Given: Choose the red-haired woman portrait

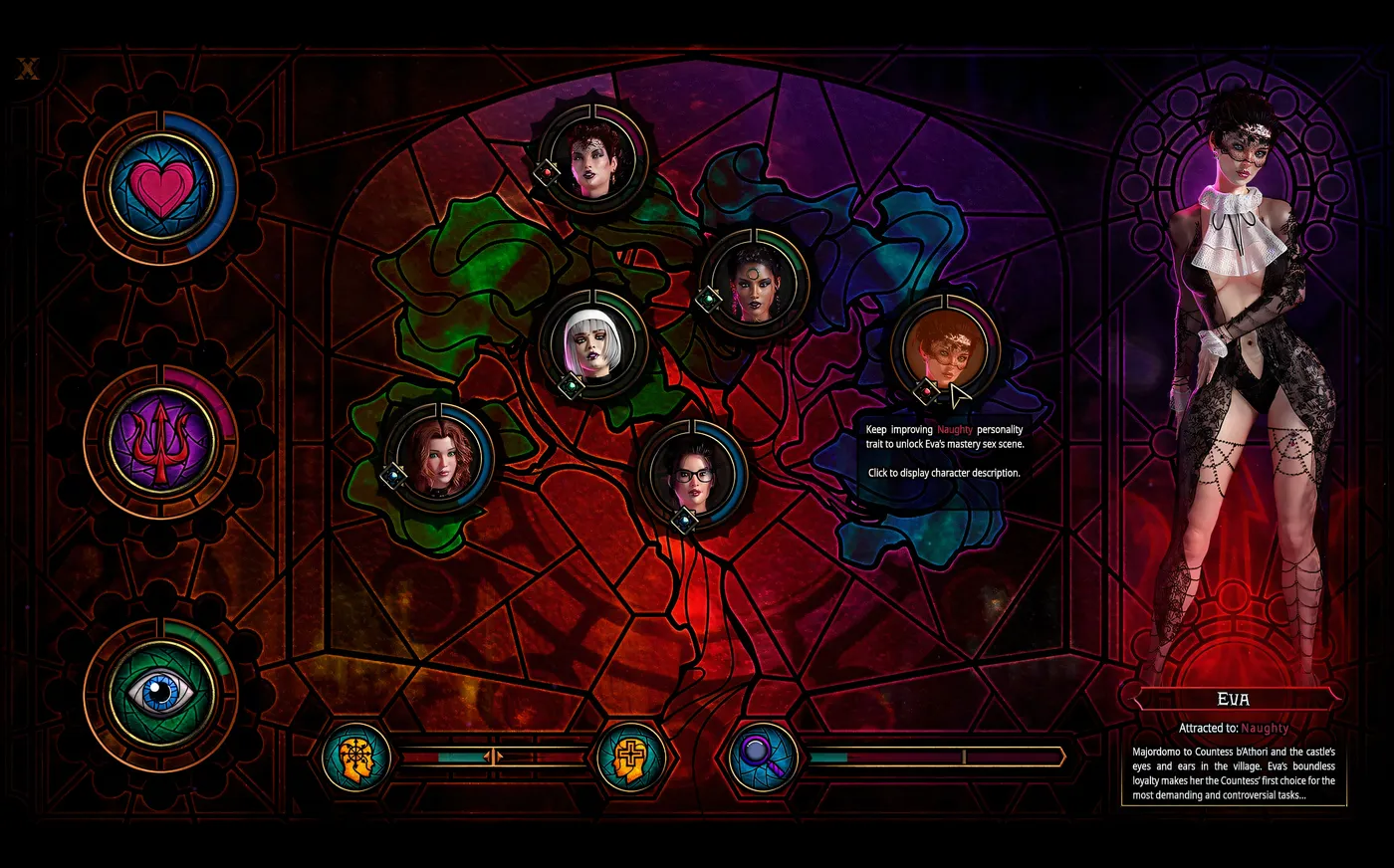Looking at the screenshot, I should (439, 458).
